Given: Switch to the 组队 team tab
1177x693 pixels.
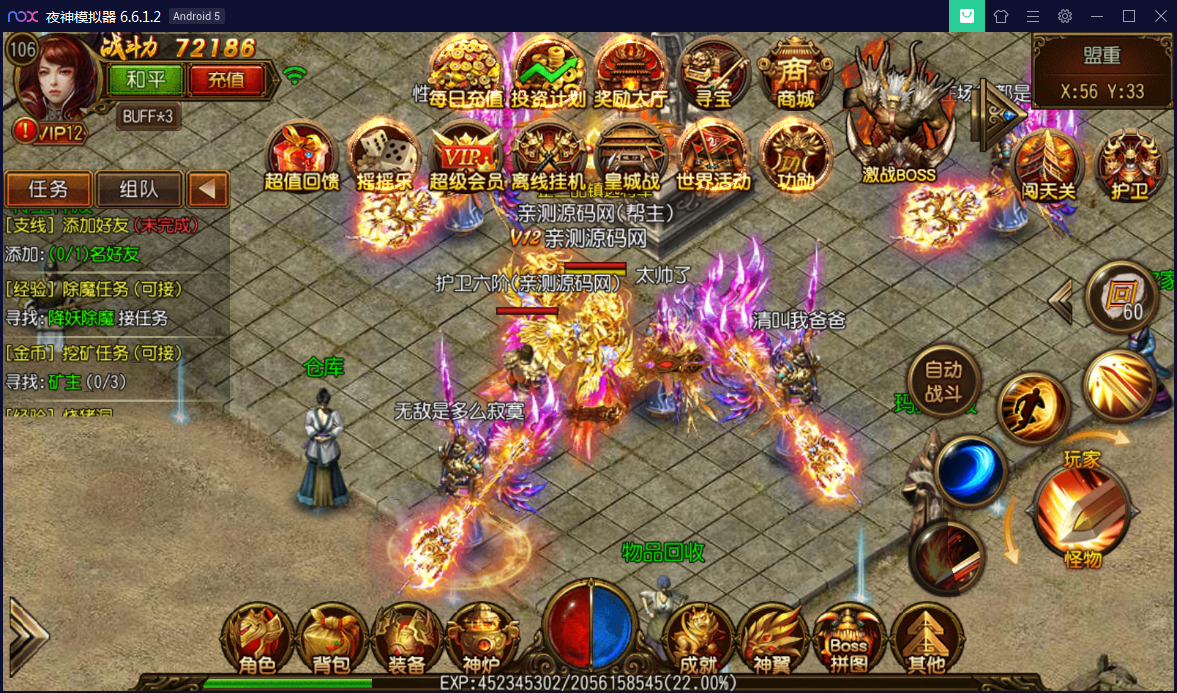Looking at the screenshot, I should (139, 189).
